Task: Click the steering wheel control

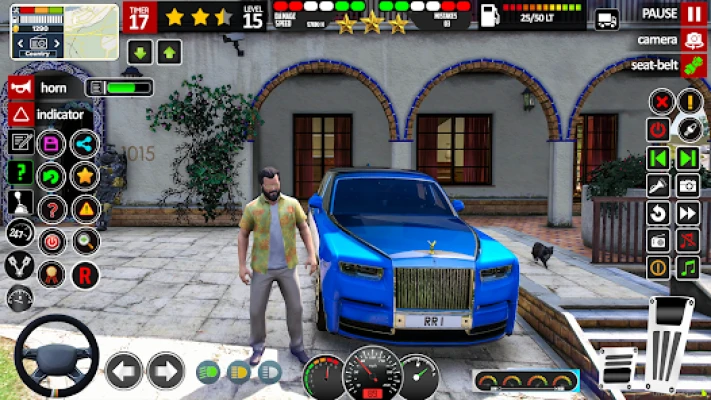Action: click(56, 356)
